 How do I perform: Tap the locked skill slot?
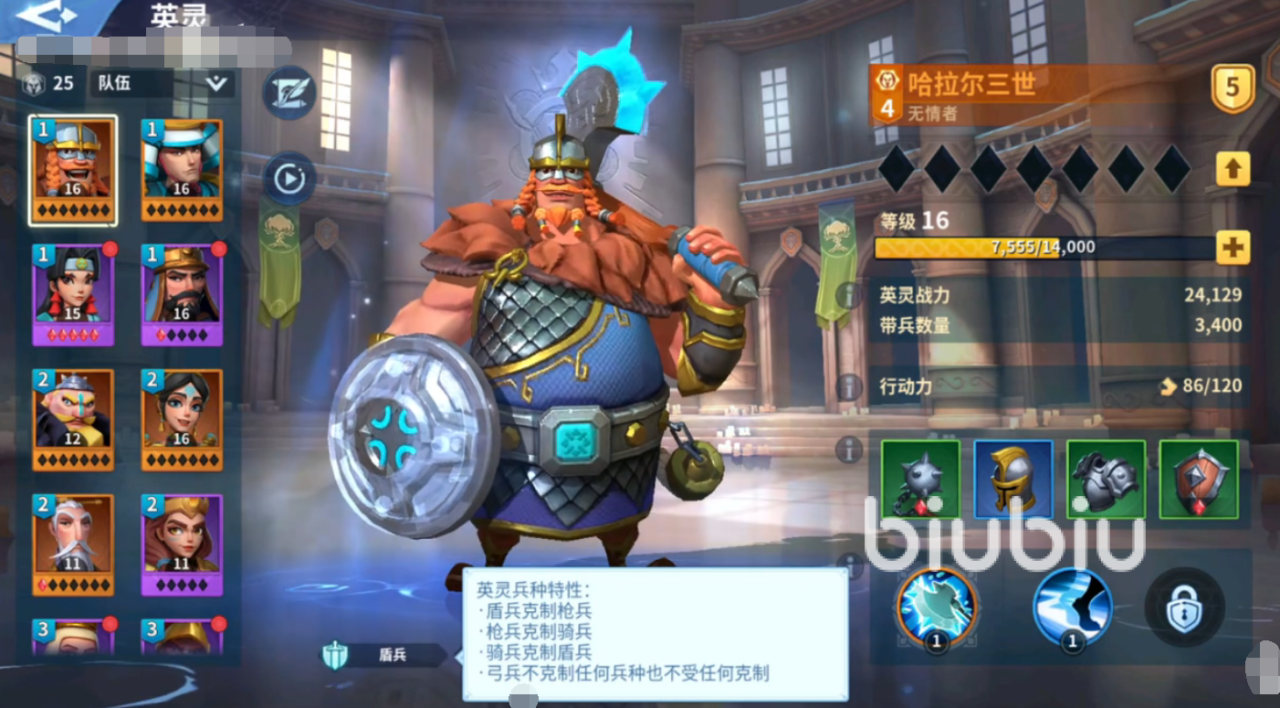[1184, 606]
